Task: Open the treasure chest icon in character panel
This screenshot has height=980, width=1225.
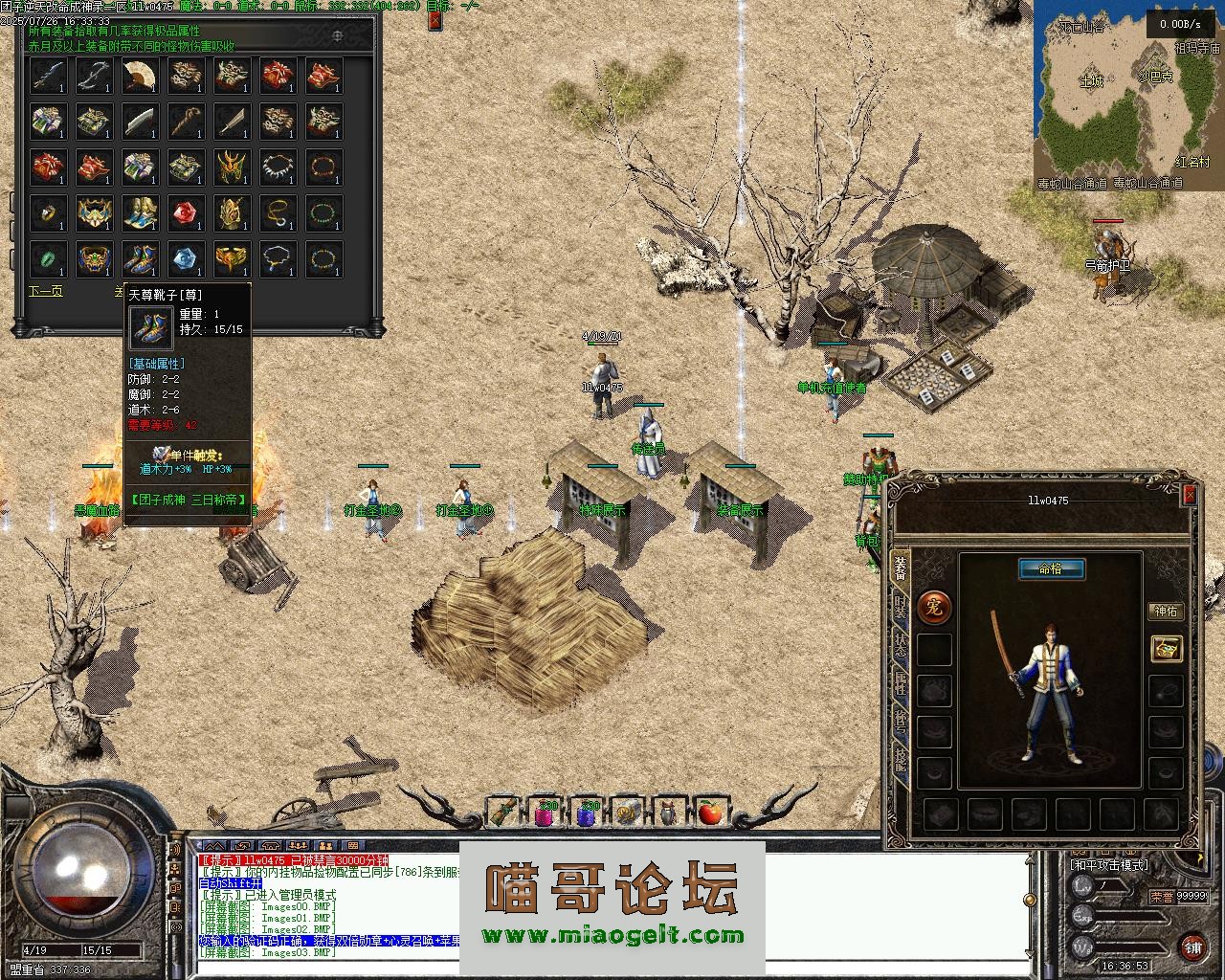Action: coord(1166,649)
